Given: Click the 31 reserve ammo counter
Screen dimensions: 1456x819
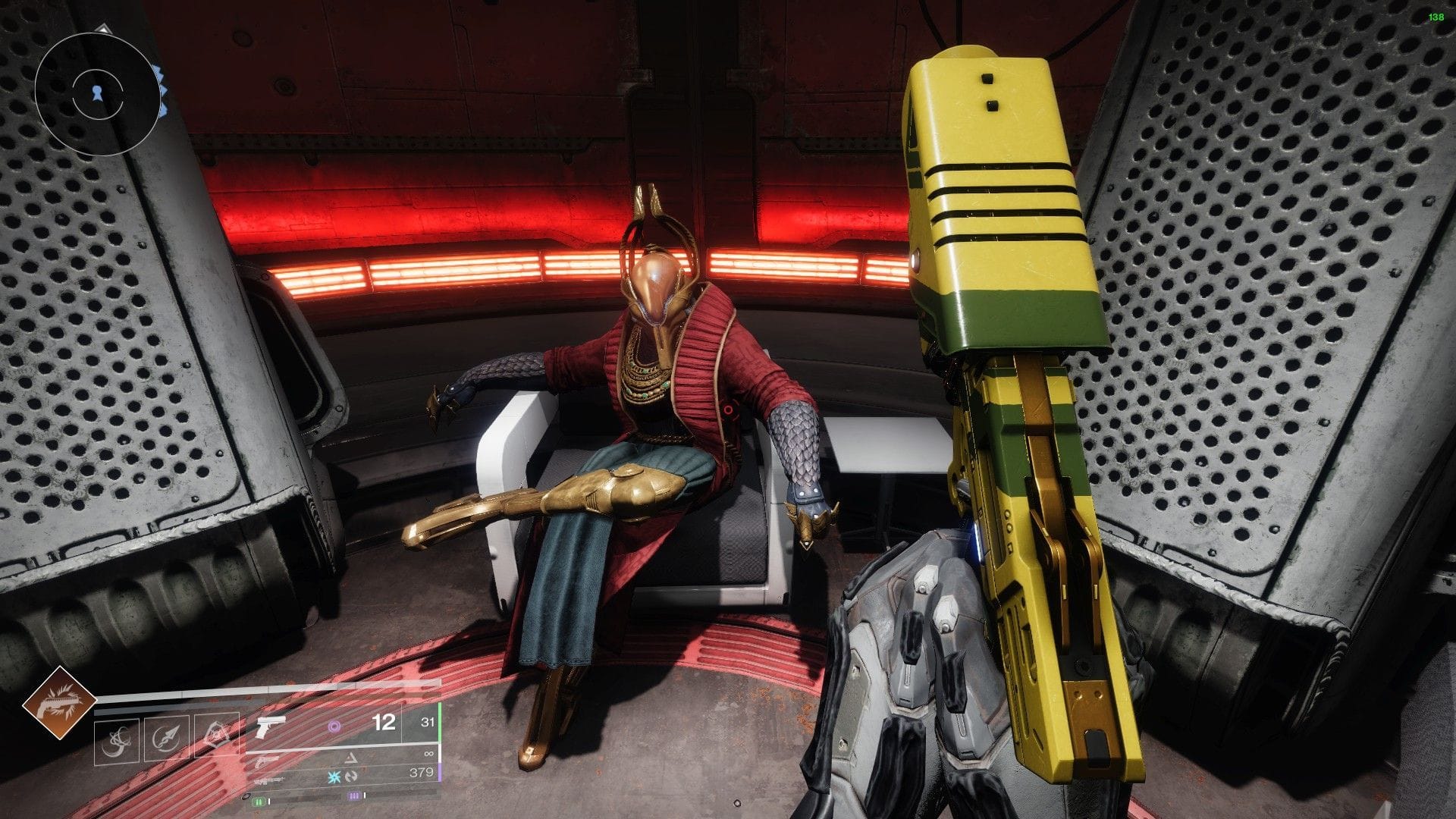Looking at the screenshot, I should tap(427, 723).
